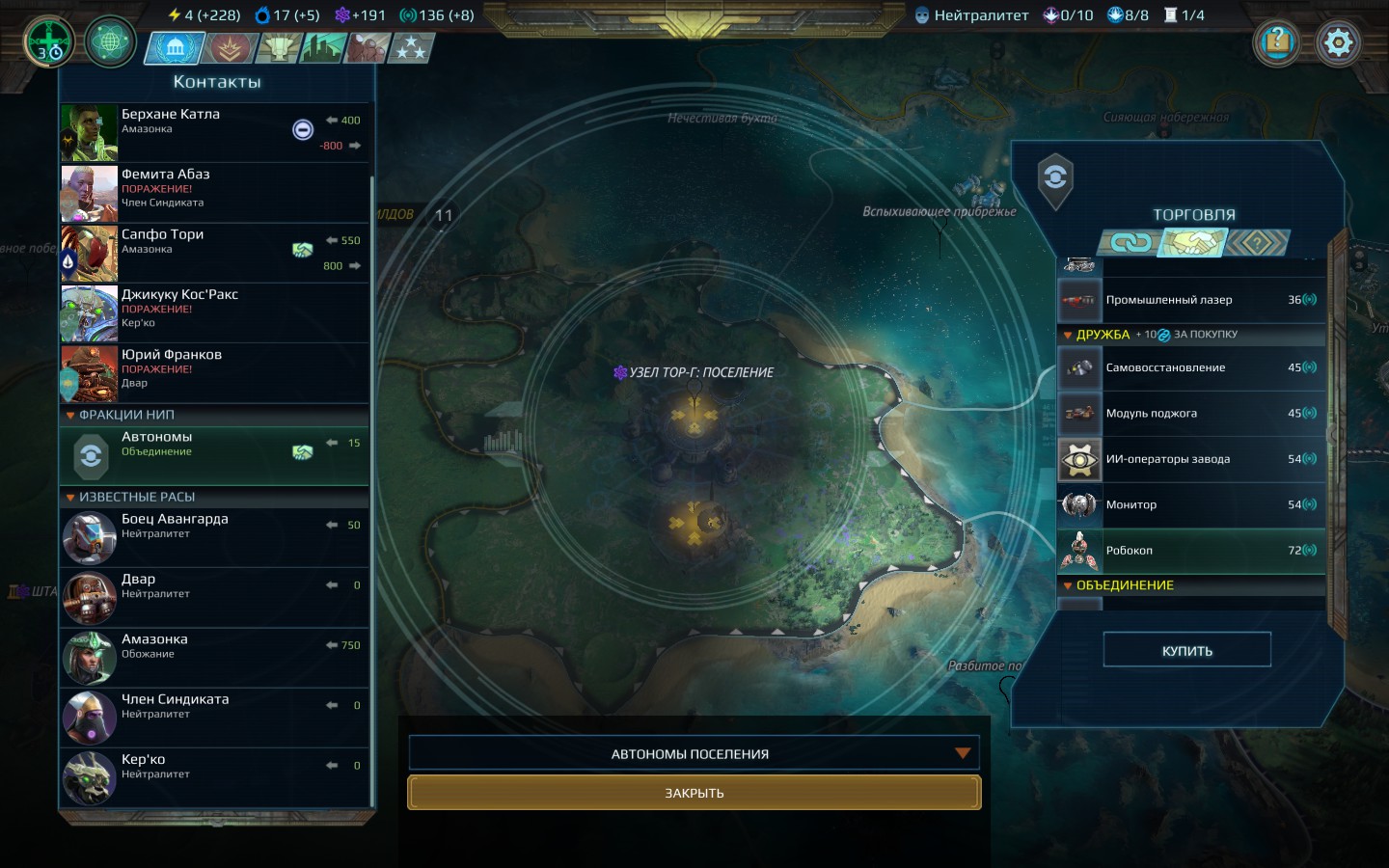Collapse the ИЗВЕСТНЫЕ РАСЫ section
This screenshot has width=1389, height=868.
click(70, 498)
